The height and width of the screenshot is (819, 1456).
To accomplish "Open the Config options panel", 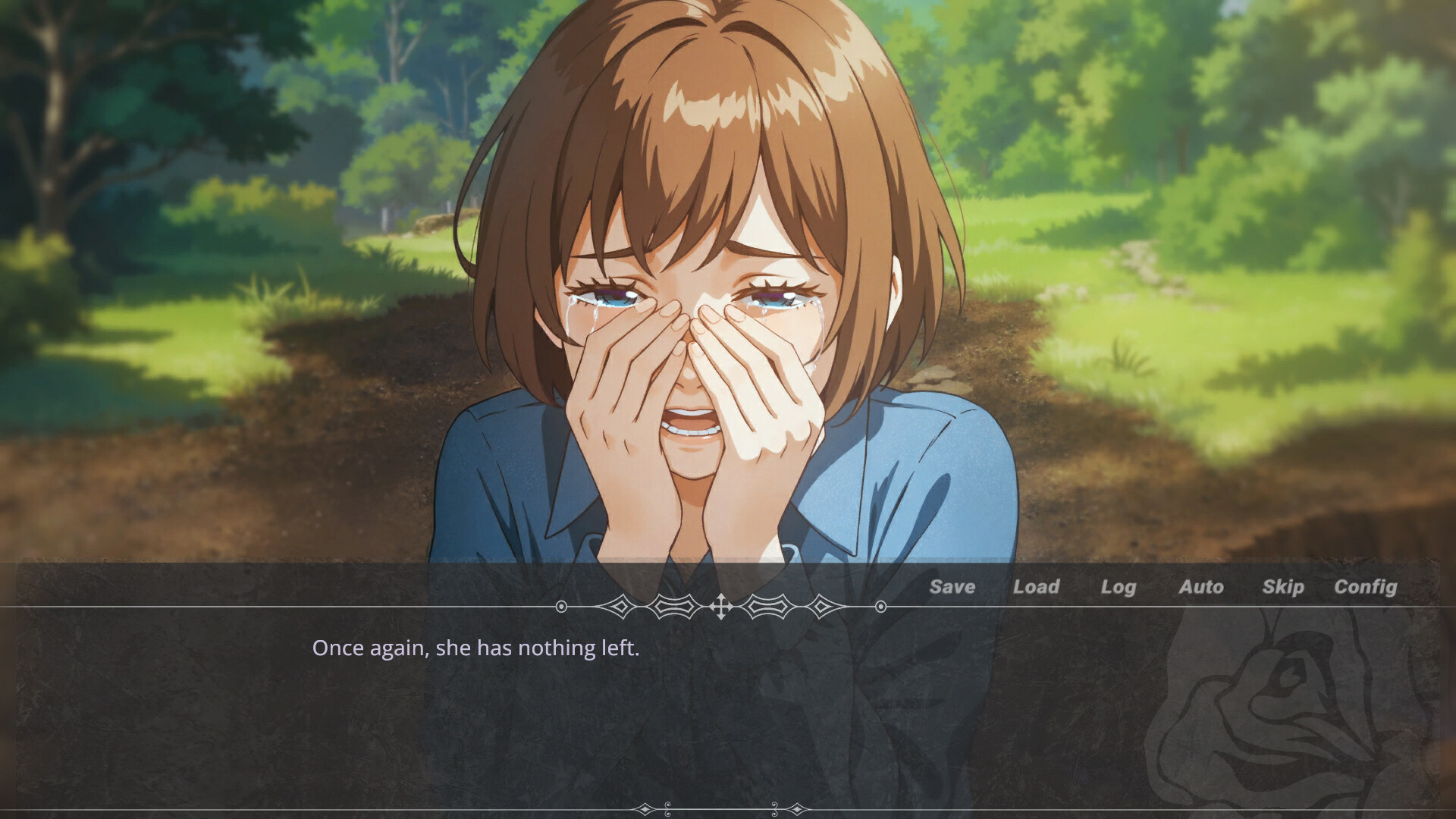I will 1366,587.
